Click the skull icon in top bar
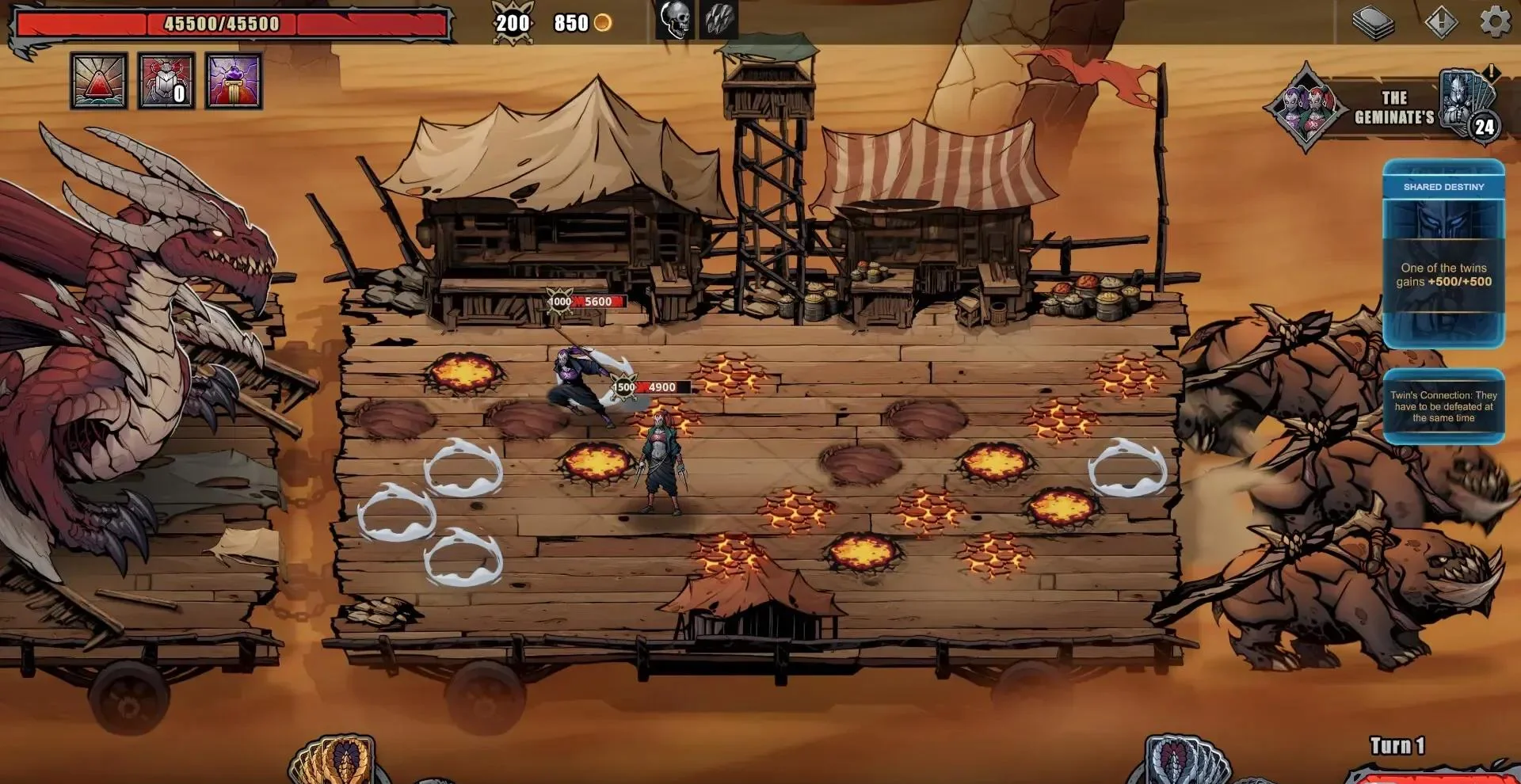The image size is (1521, 784). (675, 20)
